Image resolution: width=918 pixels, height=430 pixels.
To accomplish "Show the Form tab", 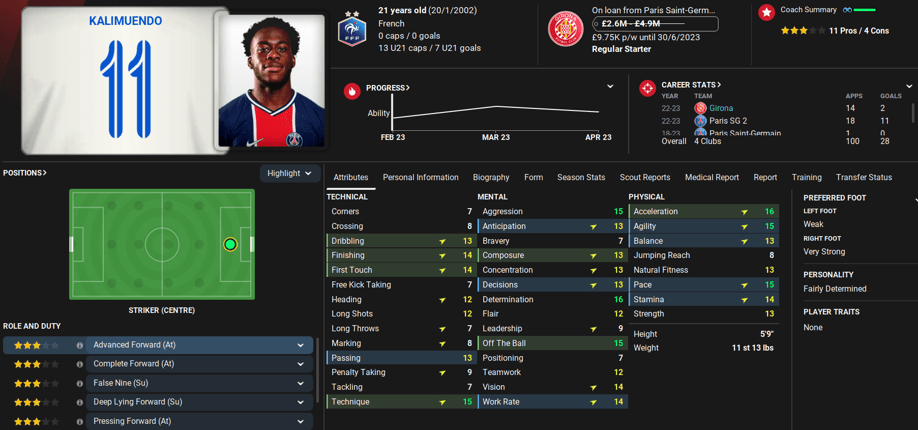I will click(533, 177).
